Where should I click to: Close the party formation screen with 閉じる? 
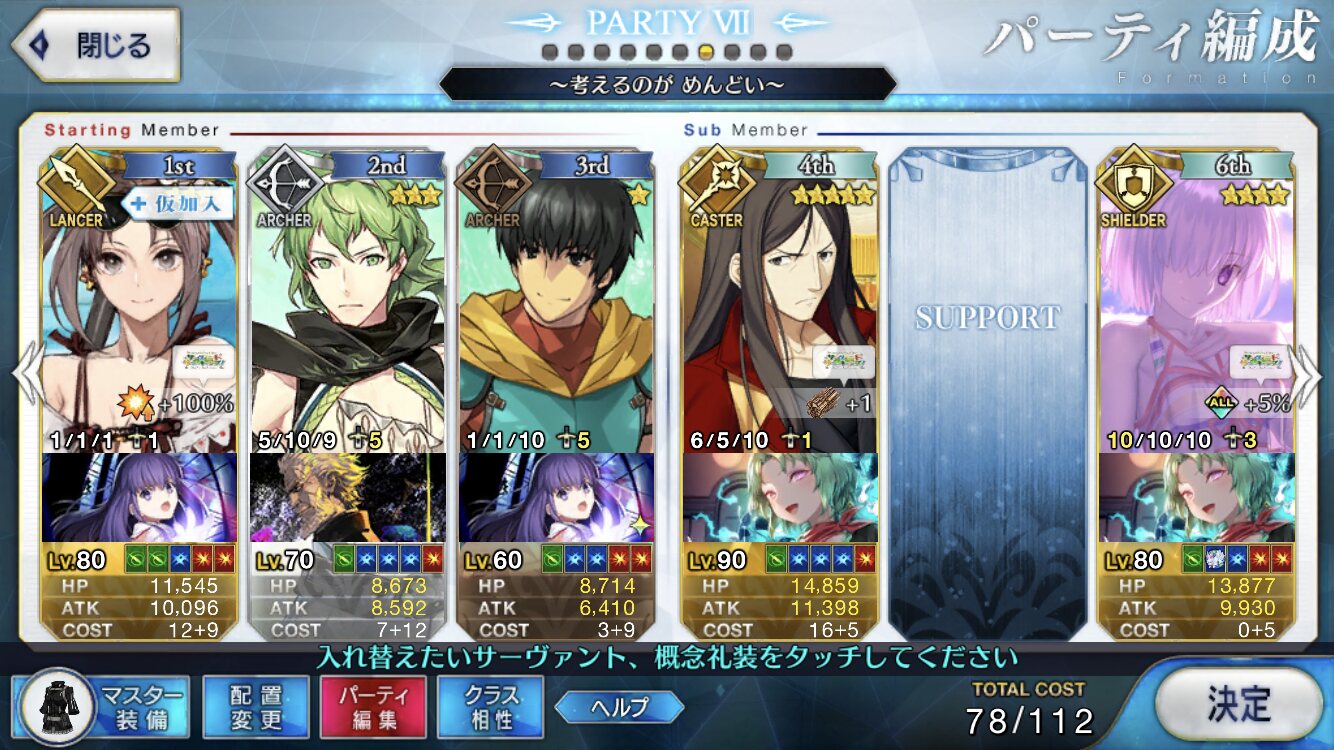(x=95, y=46)
